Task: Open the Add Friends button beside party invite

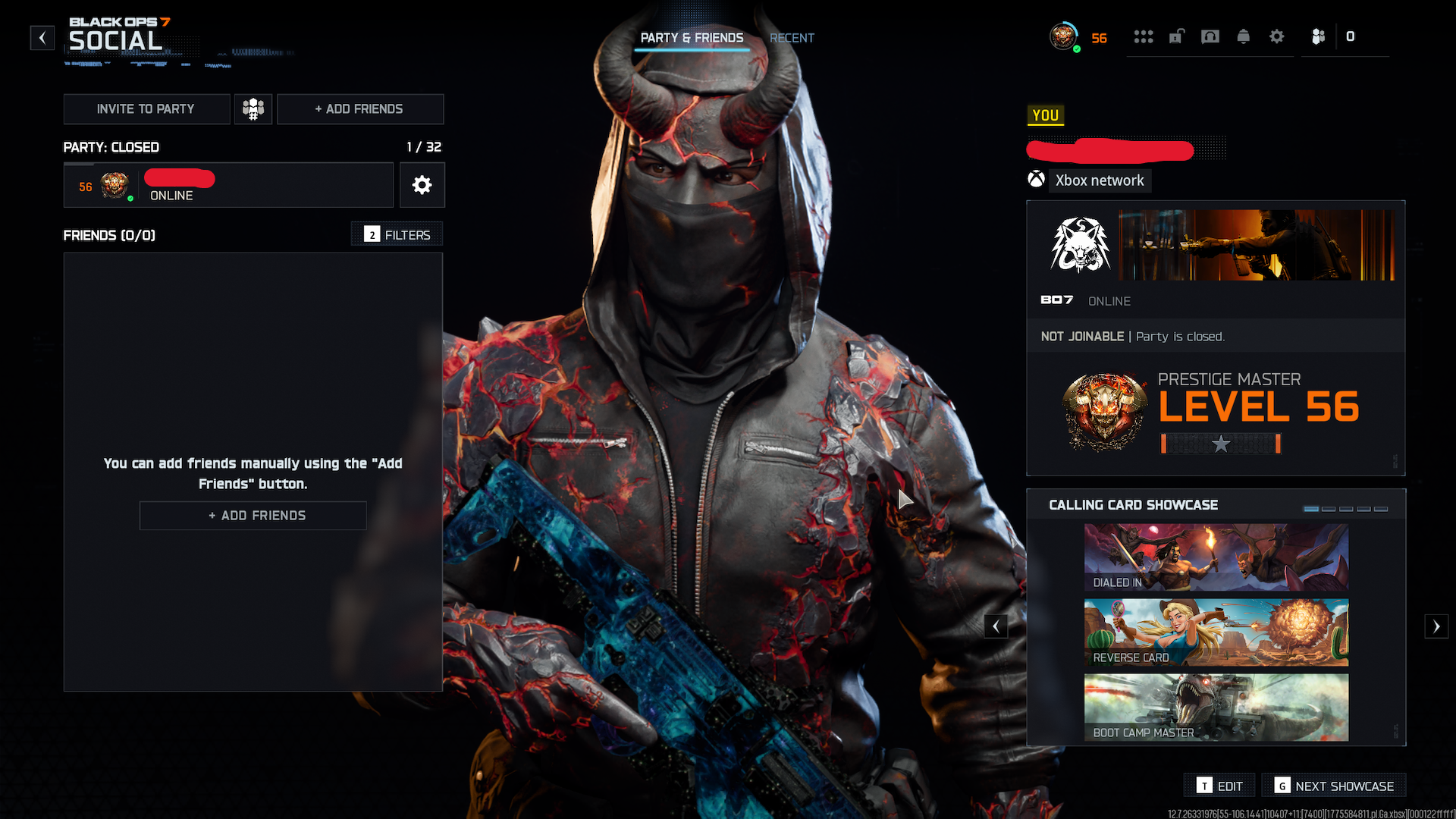Action: (x=359, y=109)
